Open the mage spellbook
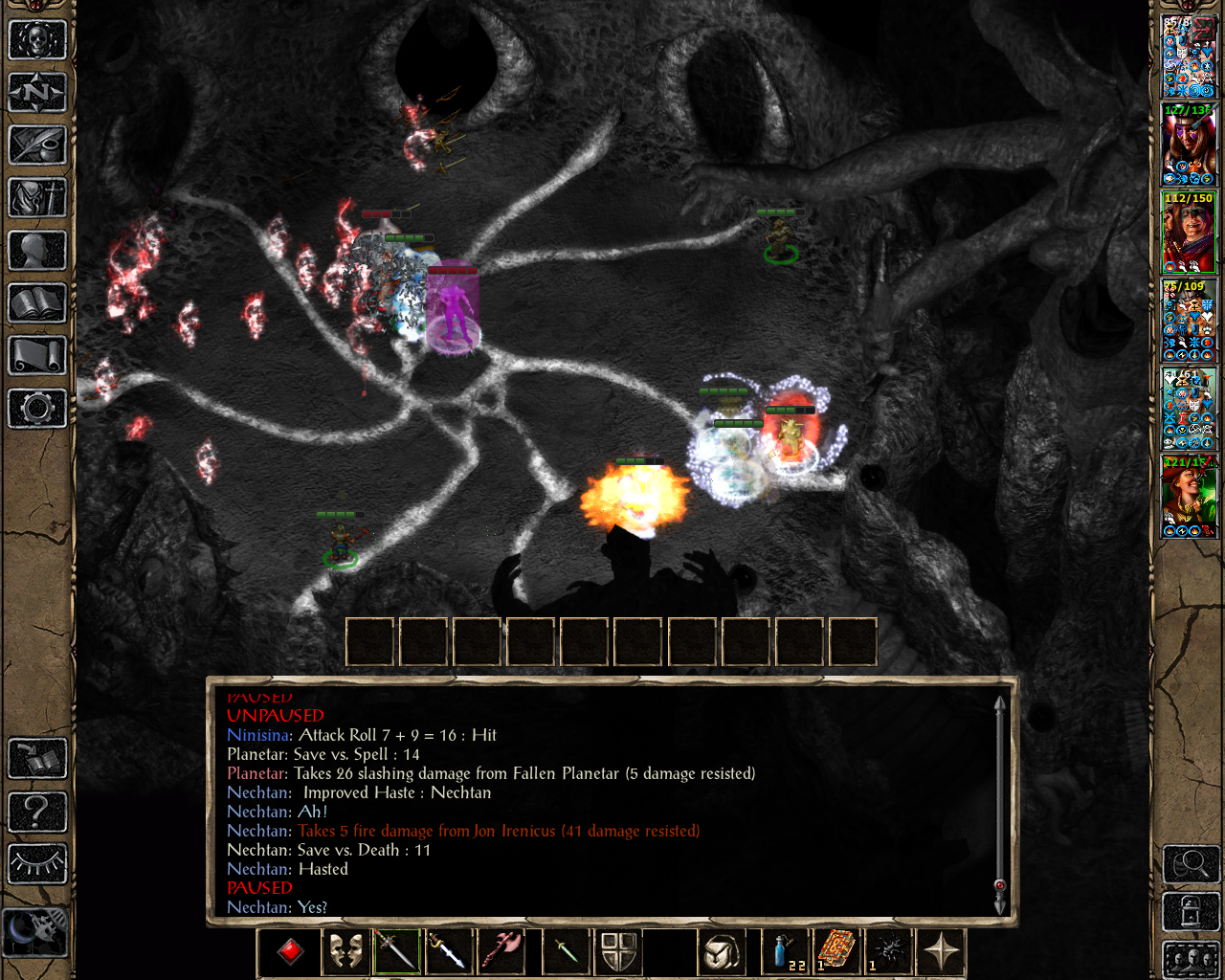Image resolution: width=1225 pixels, height=980 pixels. tap(37, 303)
